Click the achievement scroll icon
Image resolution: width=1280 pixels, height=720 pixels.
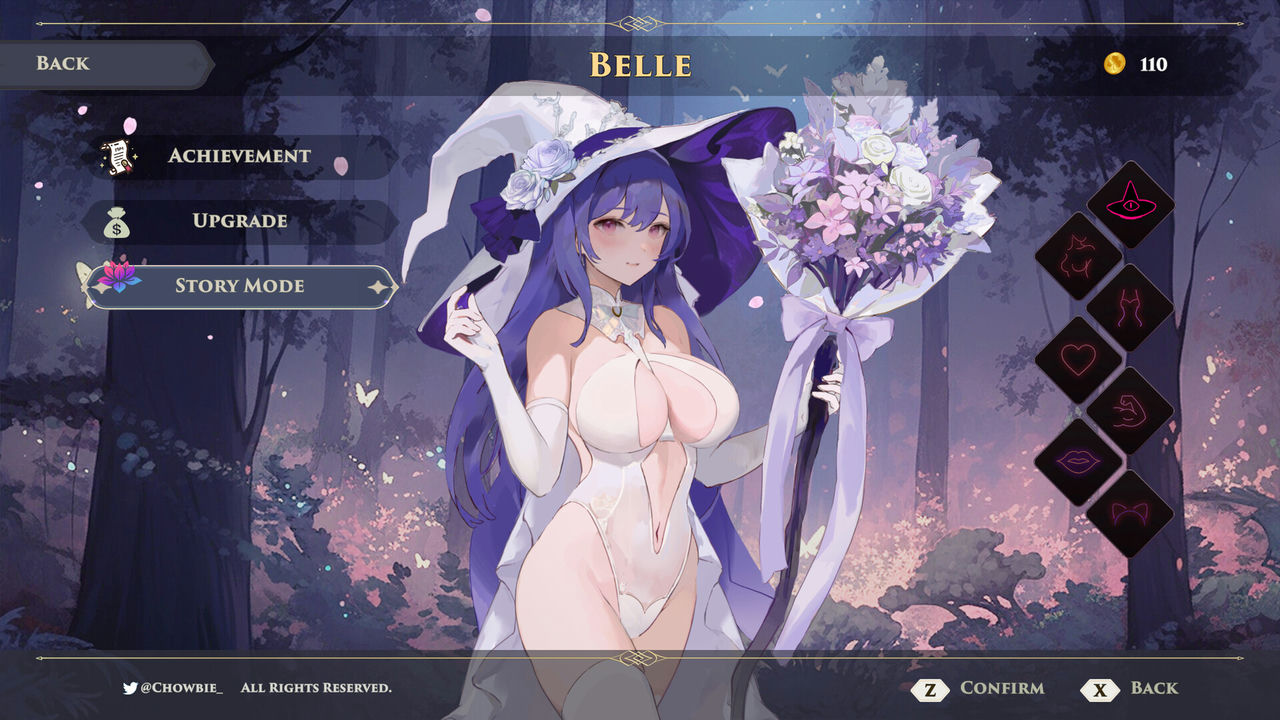[x=119, y=155]
